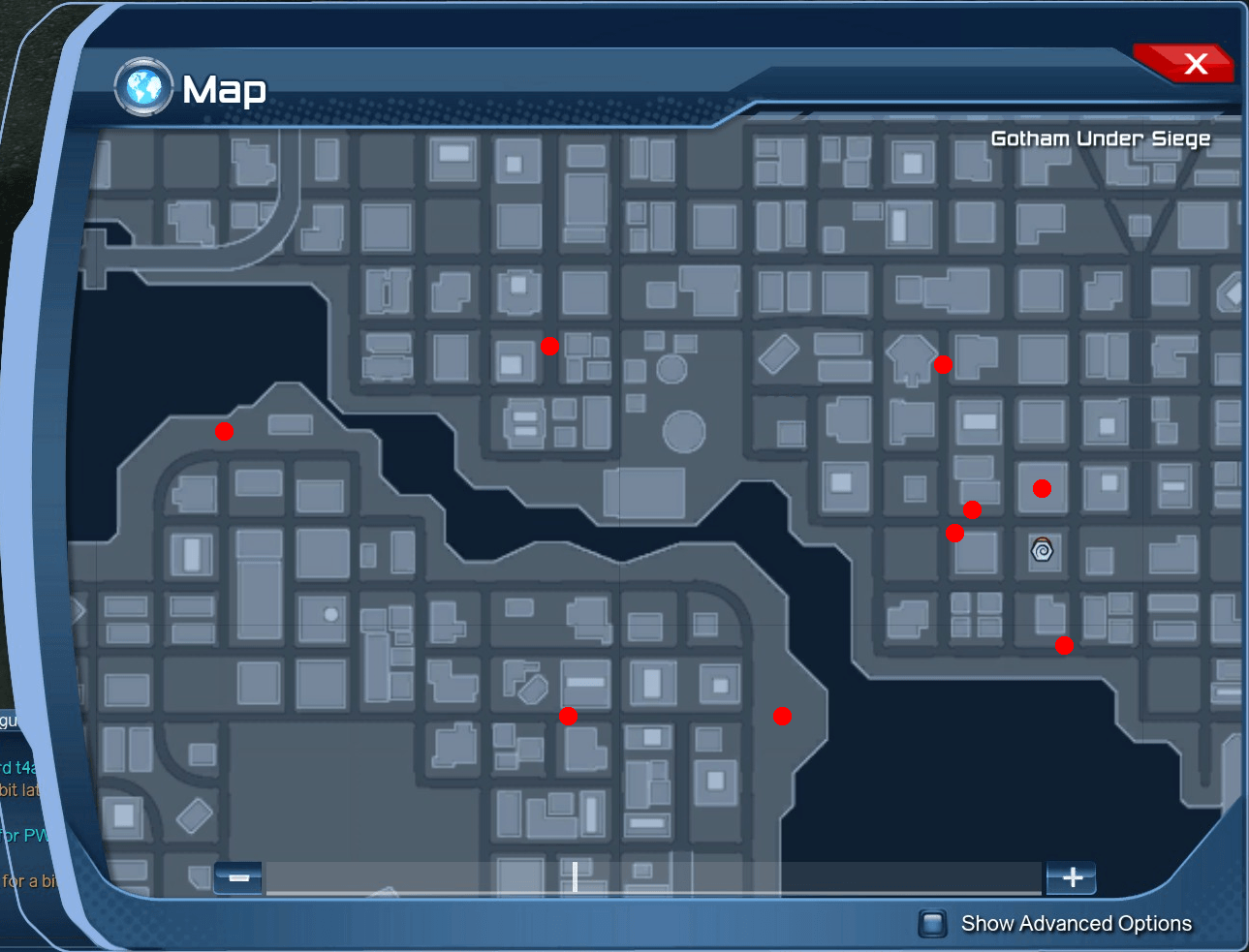The height and width of the screenshot is (952, 1249).
Task: Click the Gotham Under Siege region label
Action: pos(1100,138)
